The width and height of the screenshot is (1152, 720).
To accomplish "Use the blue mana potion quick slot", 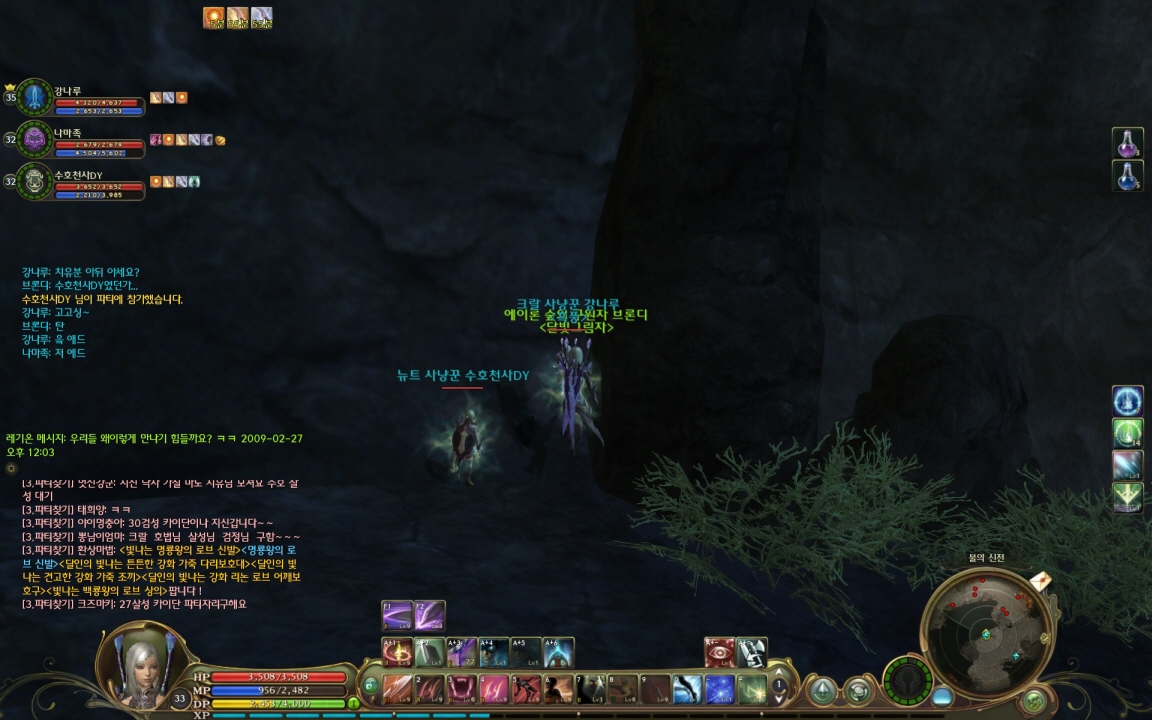I will (1128, 176).
